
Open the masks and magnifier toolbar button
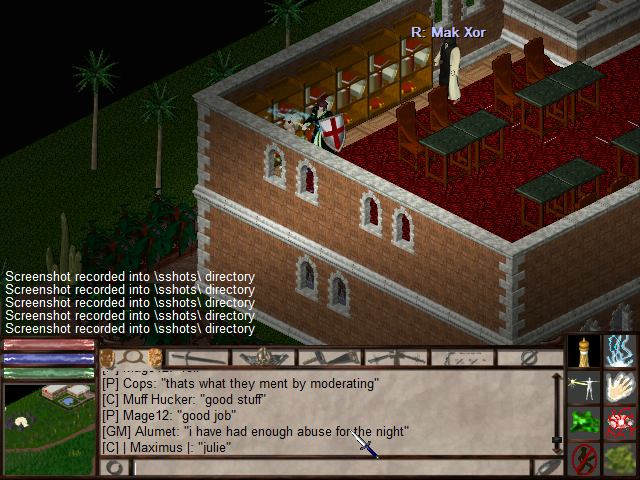pyautogui.click(x=131, y=357)
